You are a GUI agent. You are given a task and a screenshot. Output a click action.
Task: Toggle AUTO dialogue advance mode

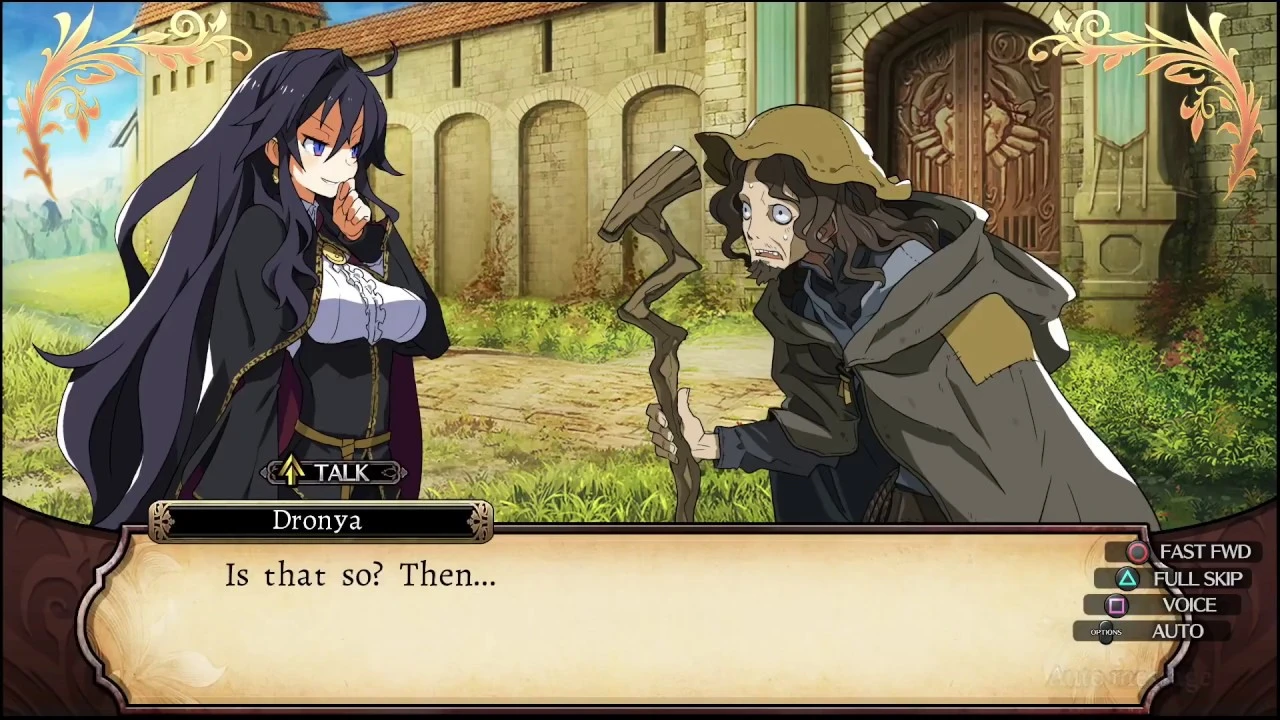pyautogui.click(x=1178, y=631)
